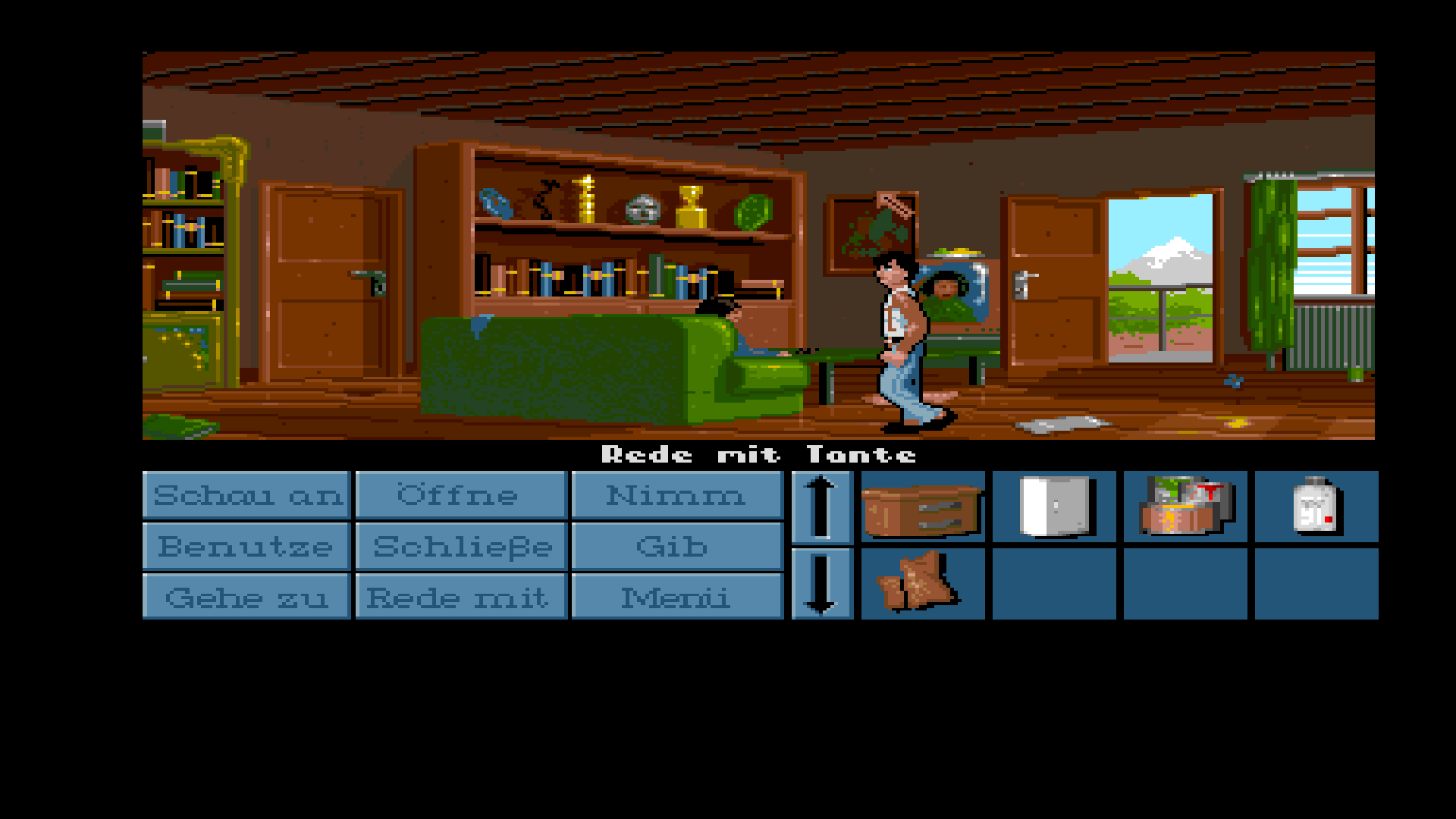Screen dimensions: 1456x819
Task: Choose the white canister inventory item
Action: point(1316,507)
